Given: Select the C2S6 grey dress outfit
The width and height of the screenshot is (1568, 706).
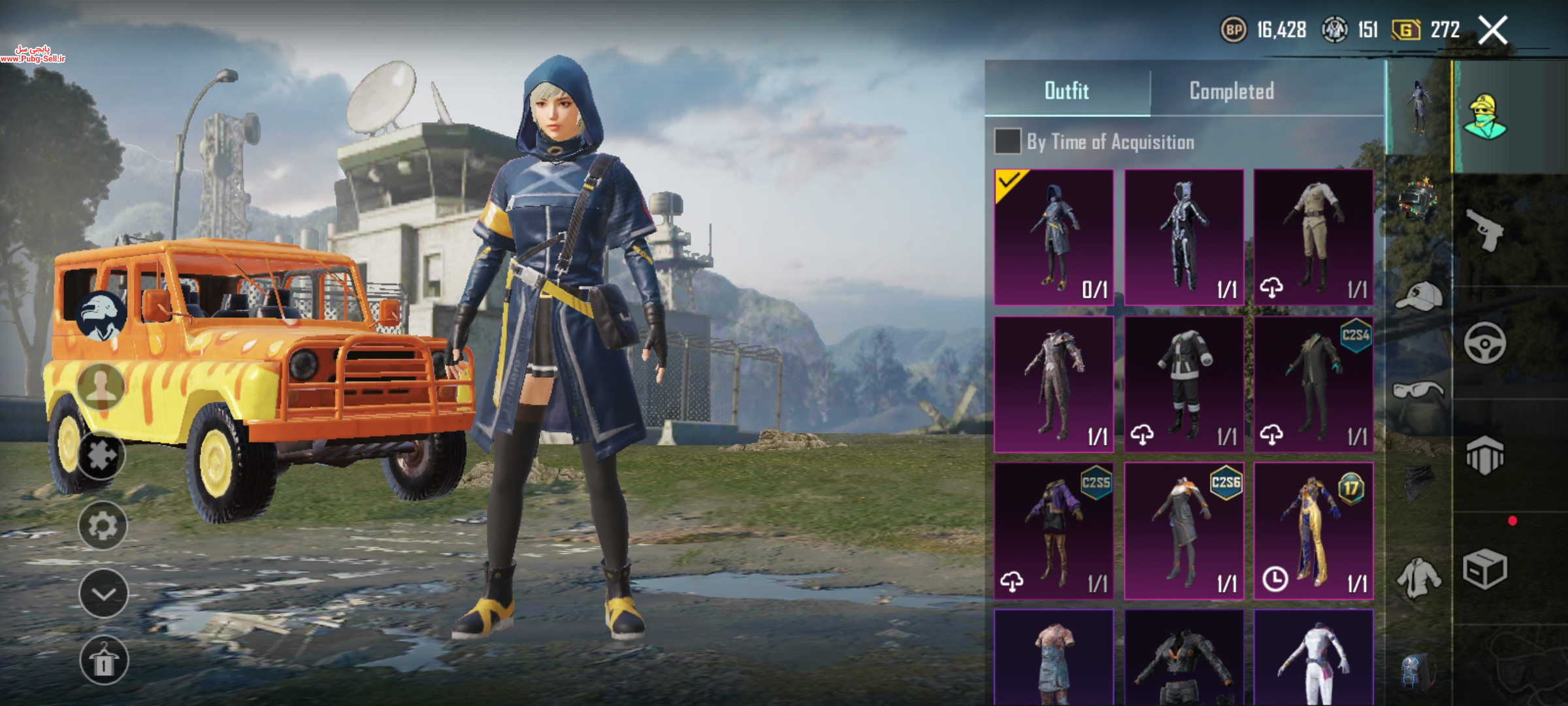Looking at the screenshot, I should tap(1183, 531).
